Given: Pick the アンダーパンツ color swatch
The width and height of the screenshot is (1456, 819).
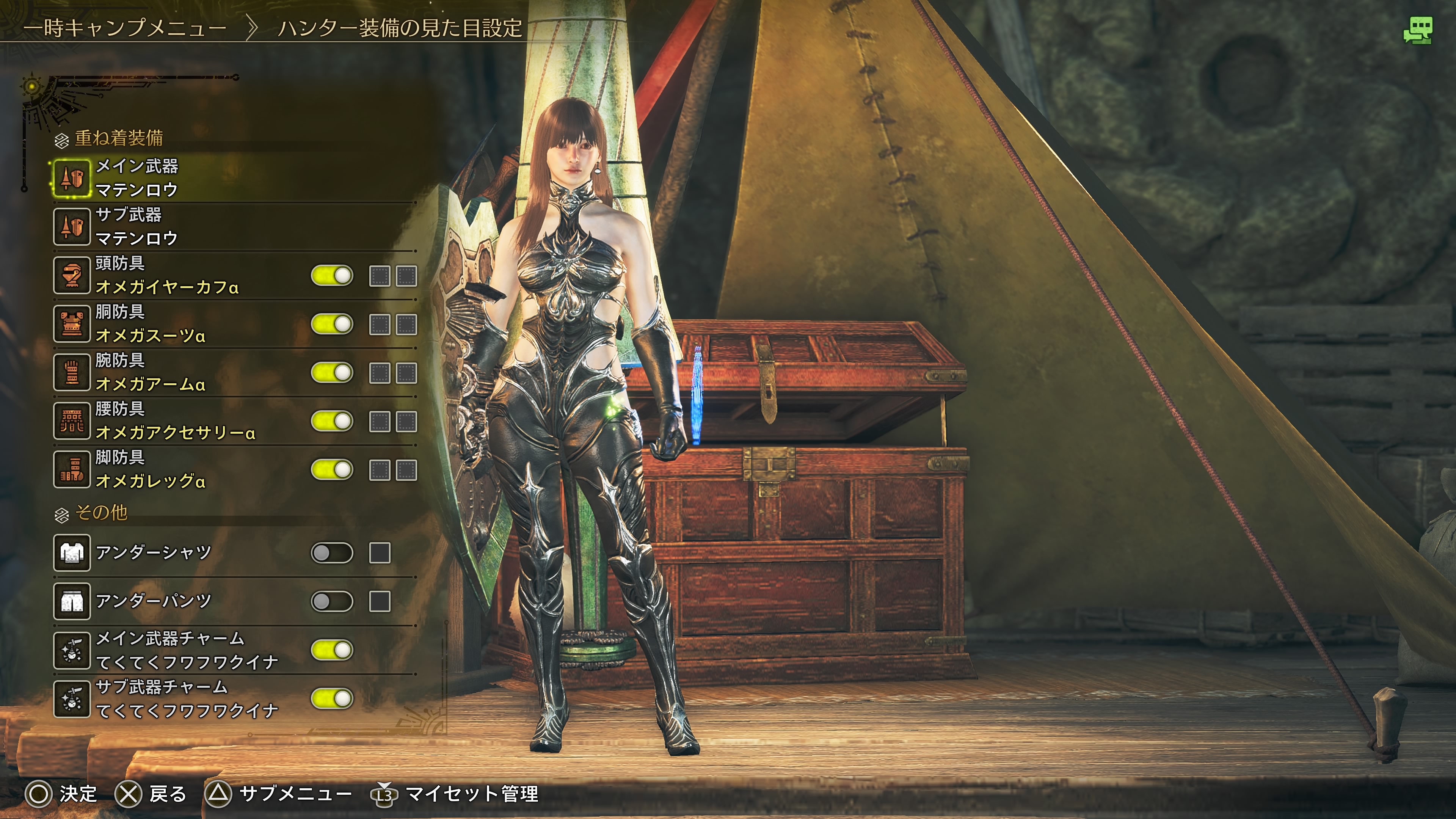Looking at the screenshot, I should click(x=380, y=601).
